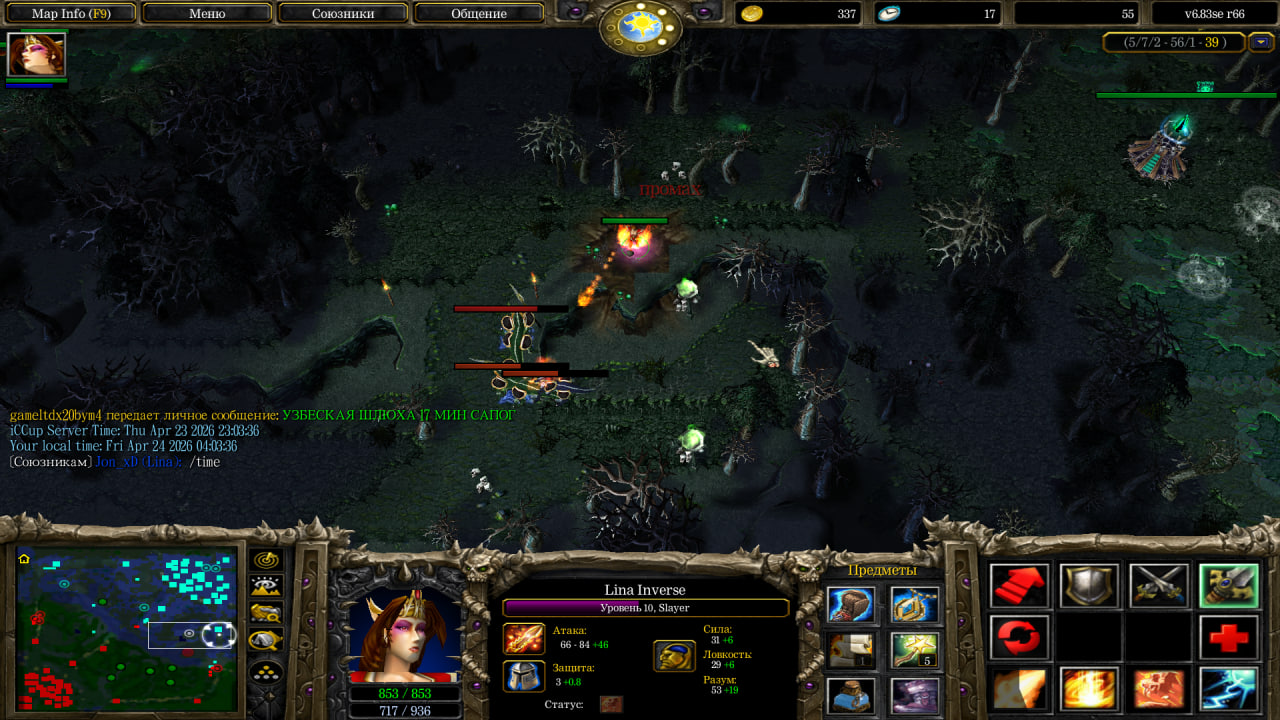Image resolution: width=1280 pixels, height=720 pixels.
Task: Select the red circular arrows Patrol command
Action: click(1020, 637)
